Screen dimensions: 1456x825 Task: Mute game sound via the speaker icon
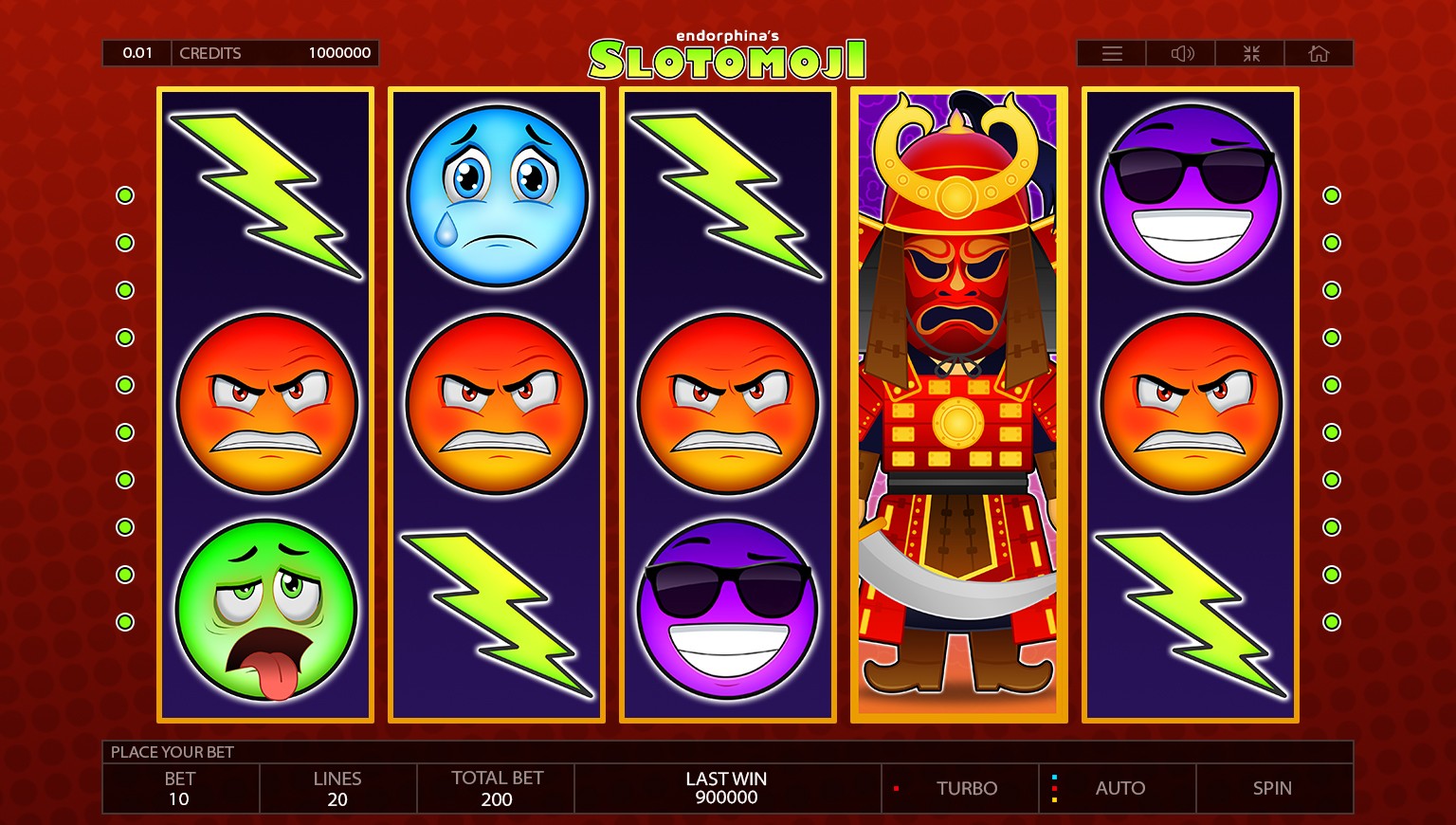1180,53
